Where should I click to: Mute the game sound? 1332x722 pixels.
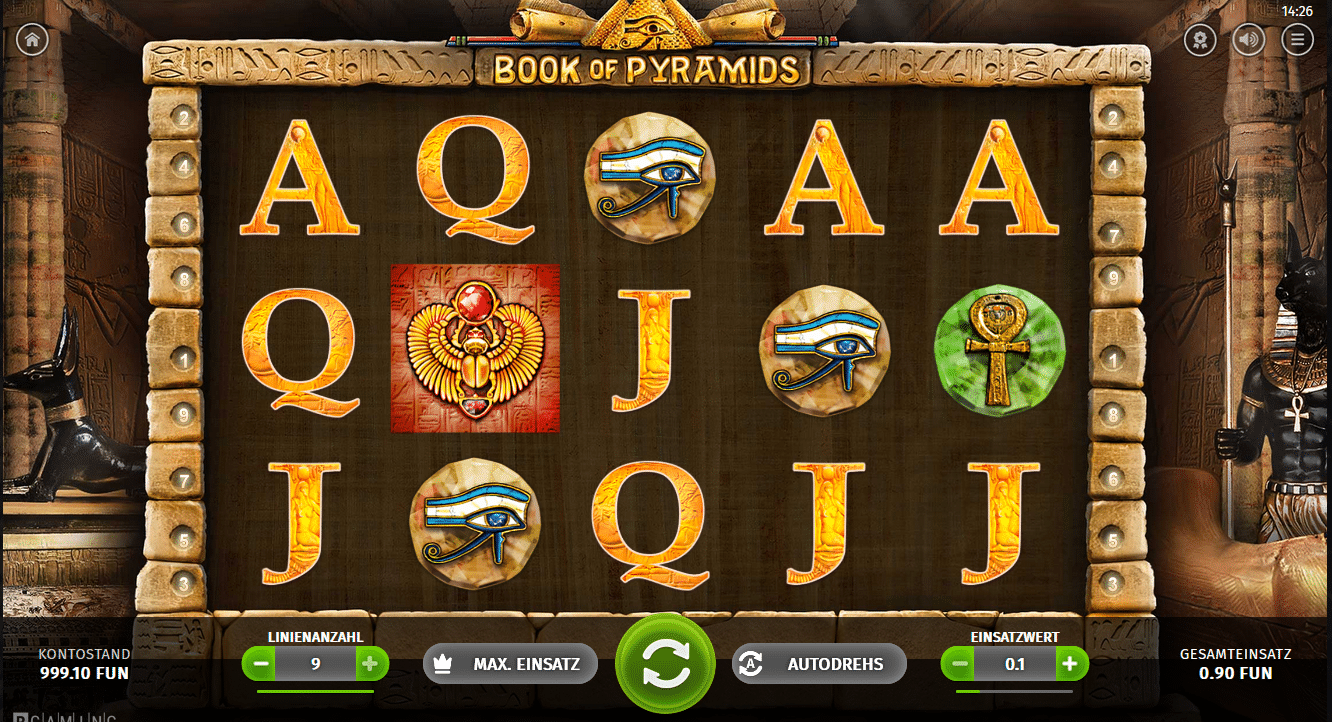1247,41
